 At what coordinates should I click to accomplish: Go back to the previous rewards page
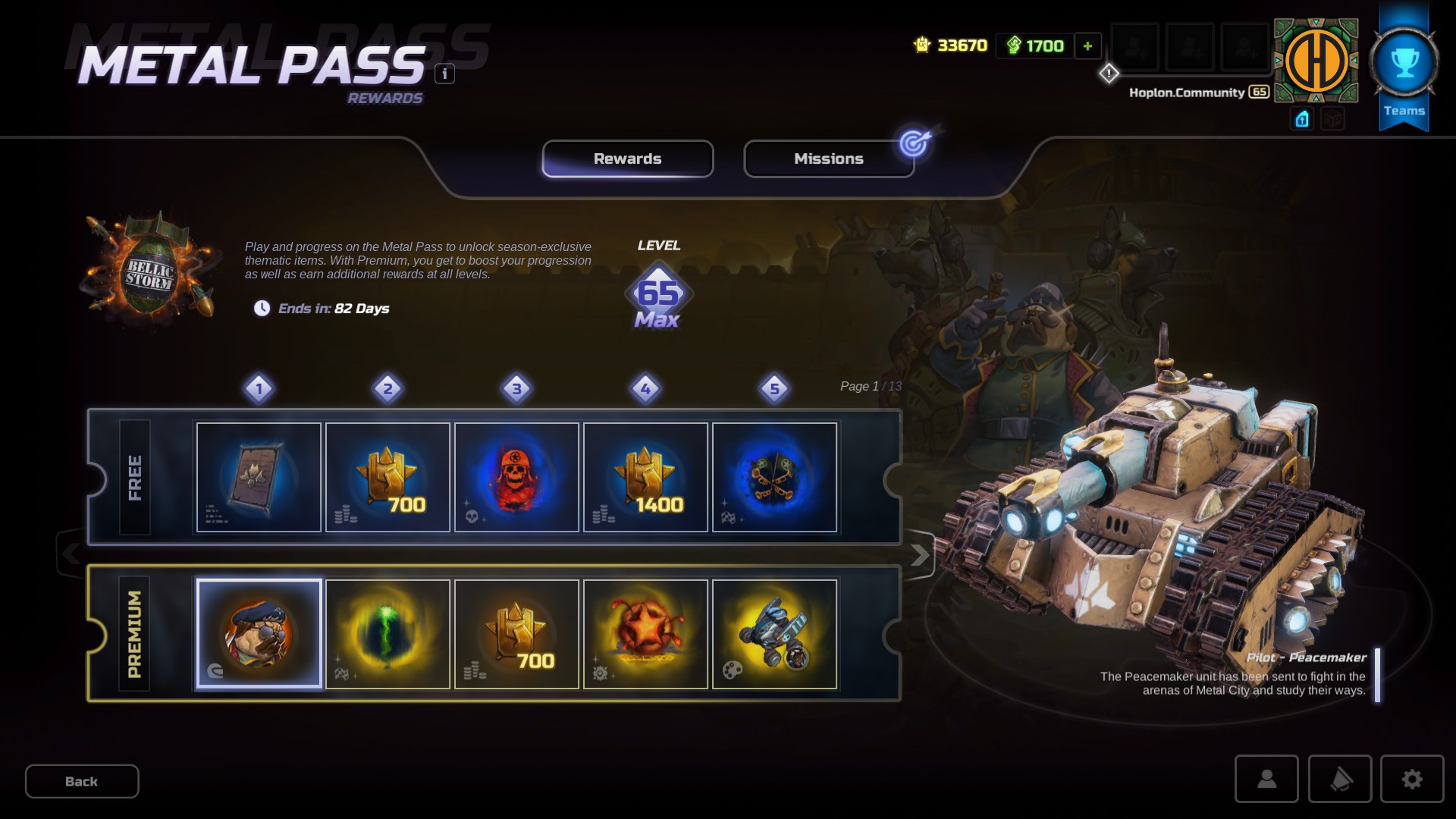[73, 554]
